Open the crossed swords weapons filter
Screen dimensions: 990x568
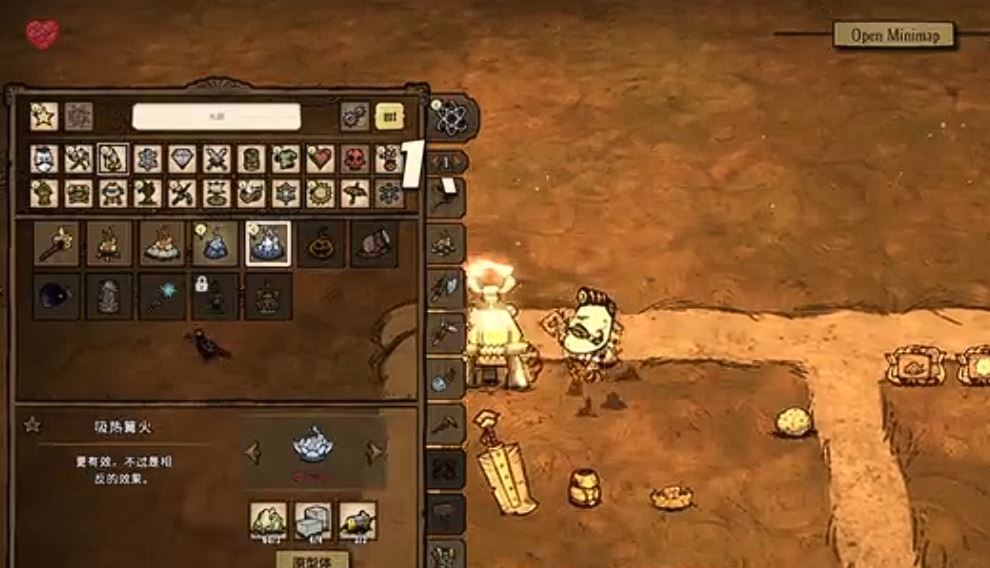point(217,160)
